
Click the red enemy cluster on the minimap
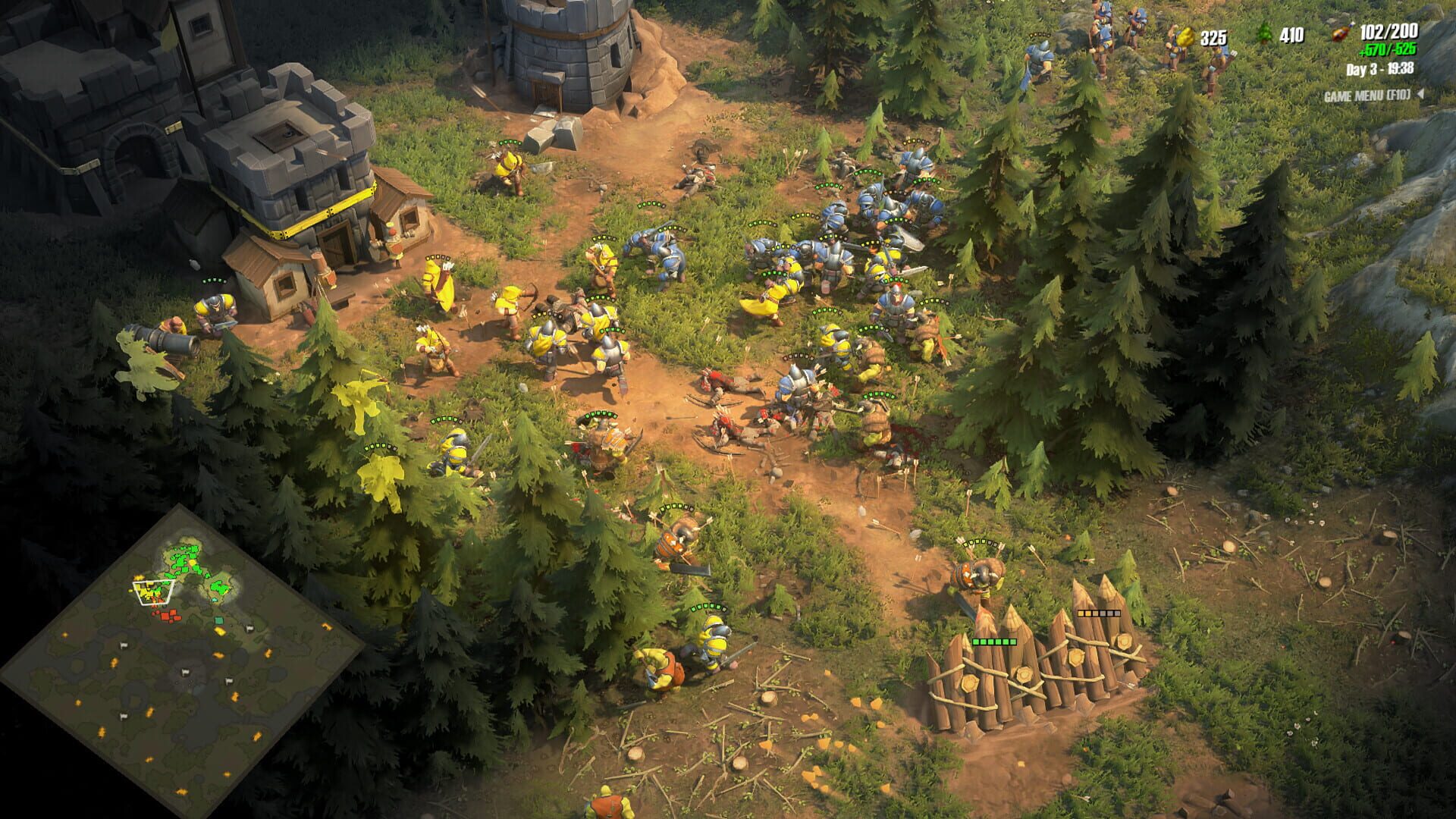[168, 616]
